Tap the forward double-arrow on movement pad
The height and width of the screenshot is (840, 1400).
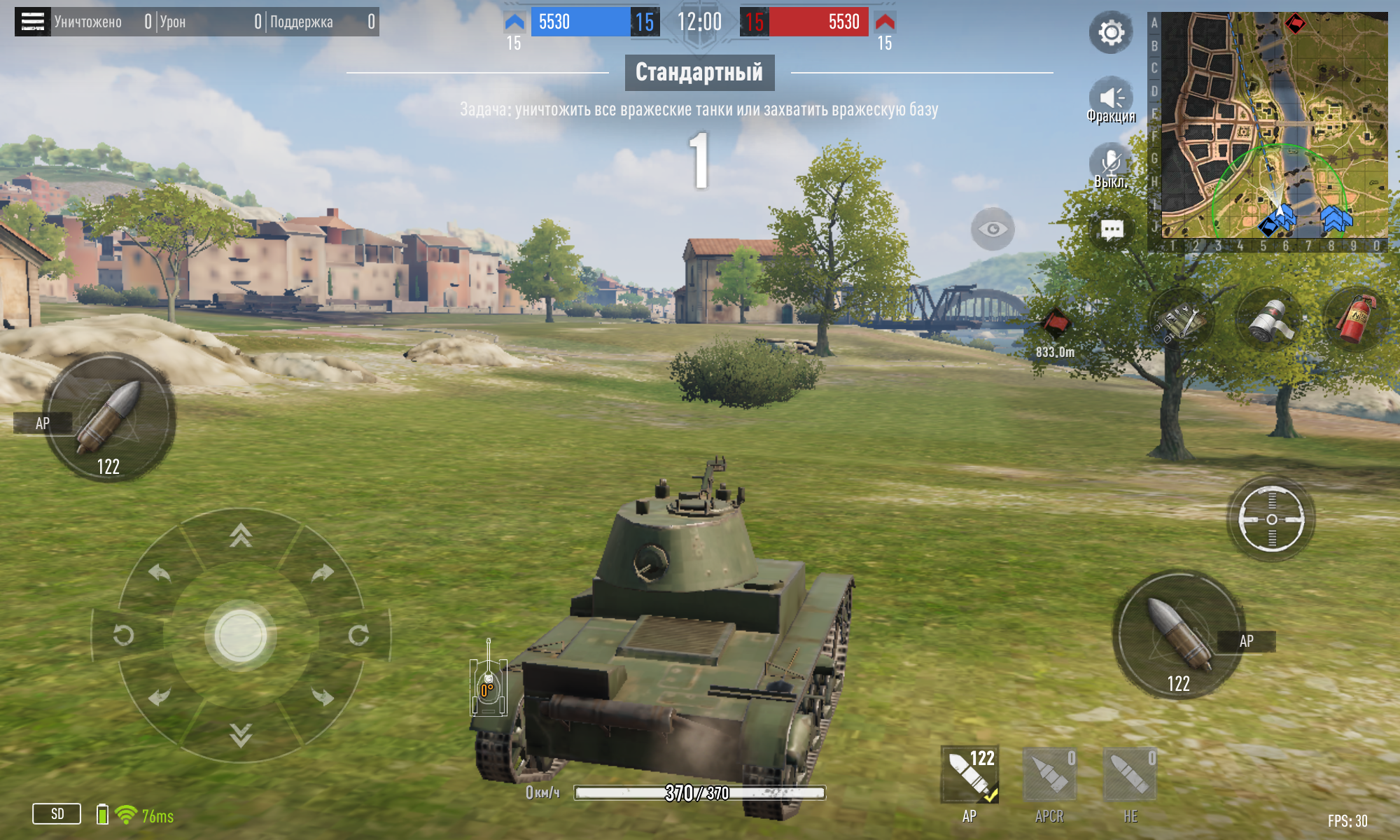point(241,535)
